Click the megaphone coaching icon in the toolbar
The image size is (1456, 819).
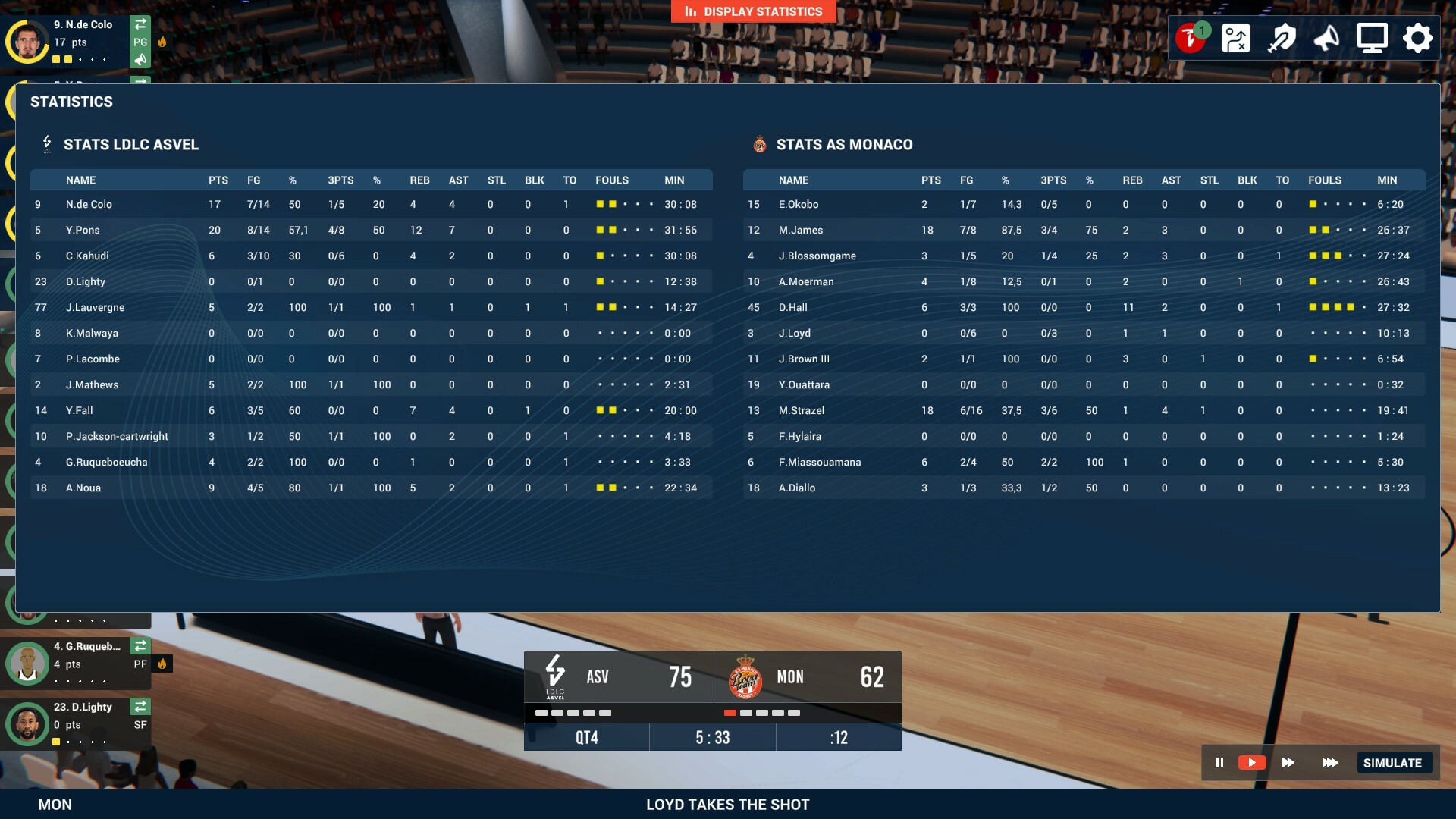1326,38
